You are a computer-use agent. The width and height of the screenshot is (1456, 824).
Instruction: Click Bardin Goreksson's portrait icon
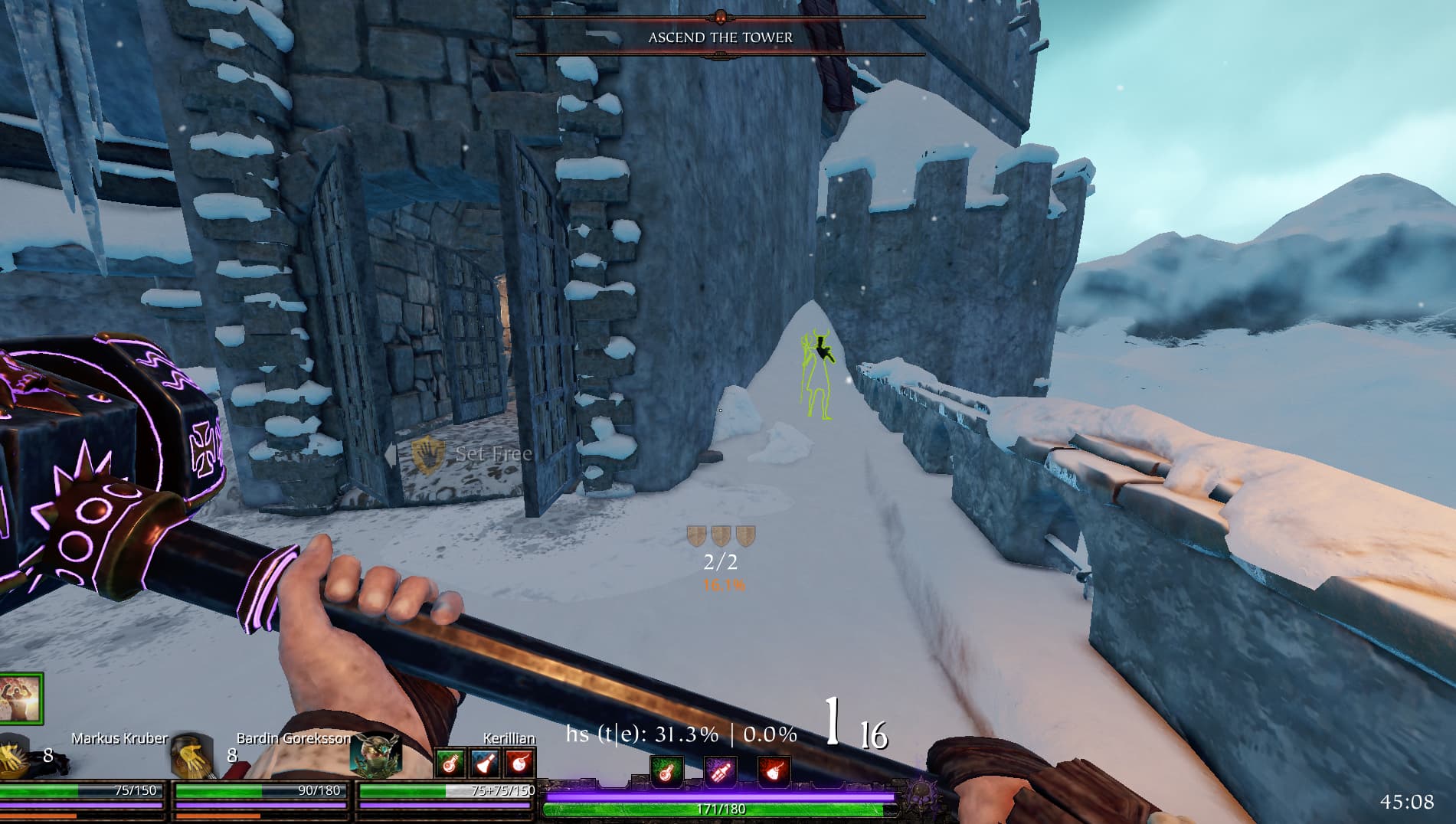click(x=192, y=756)
